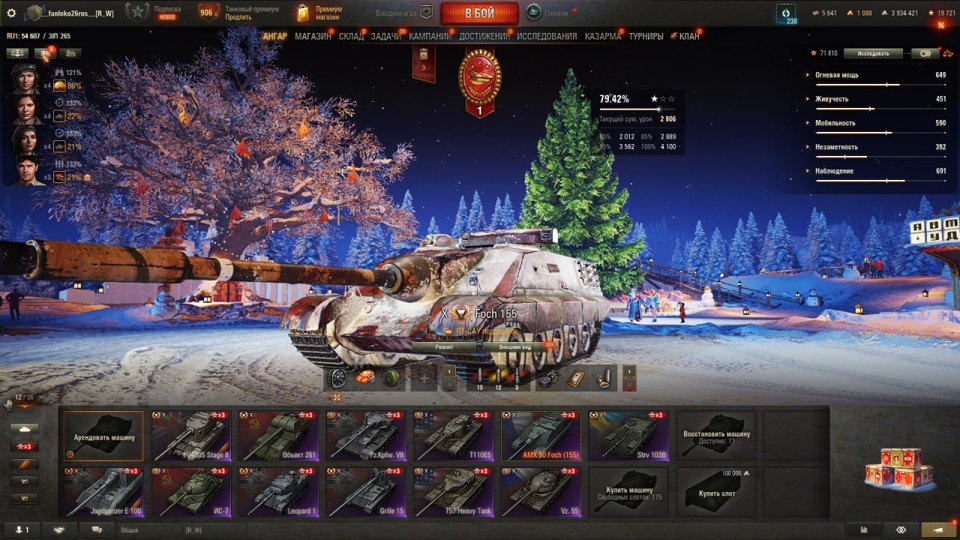Click the Купить слот tile
This screenshot has height=540, width=960.
[716, 492]
